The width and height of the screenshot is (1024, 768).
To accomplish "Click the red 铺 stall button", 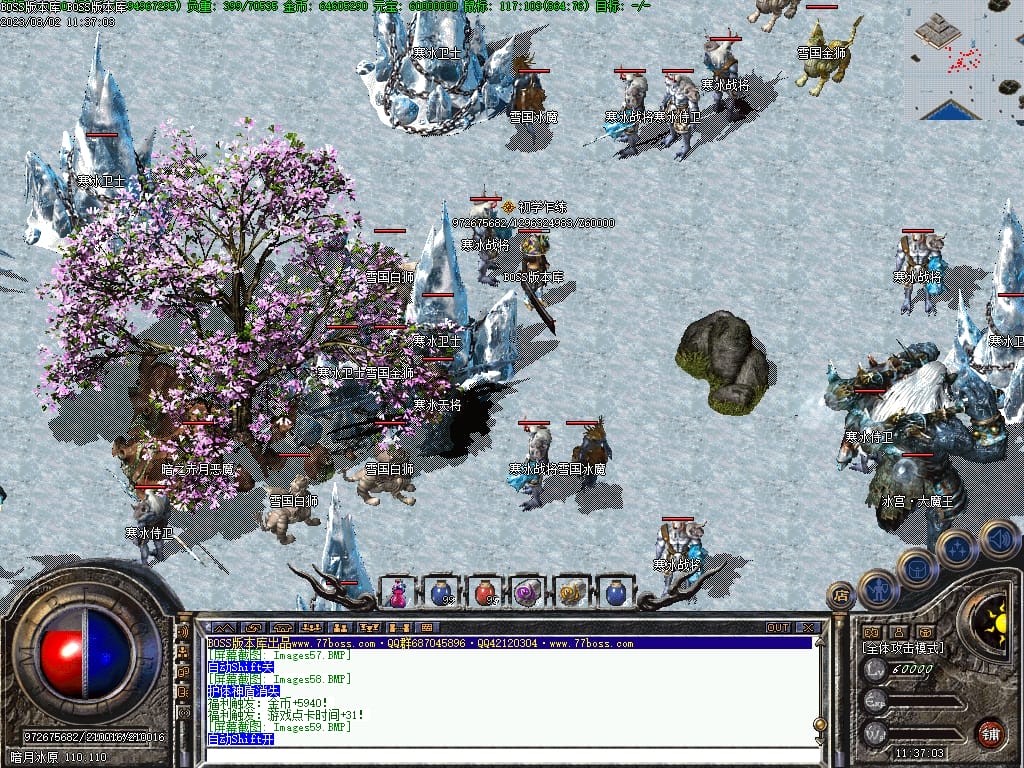I will (990, 732).
